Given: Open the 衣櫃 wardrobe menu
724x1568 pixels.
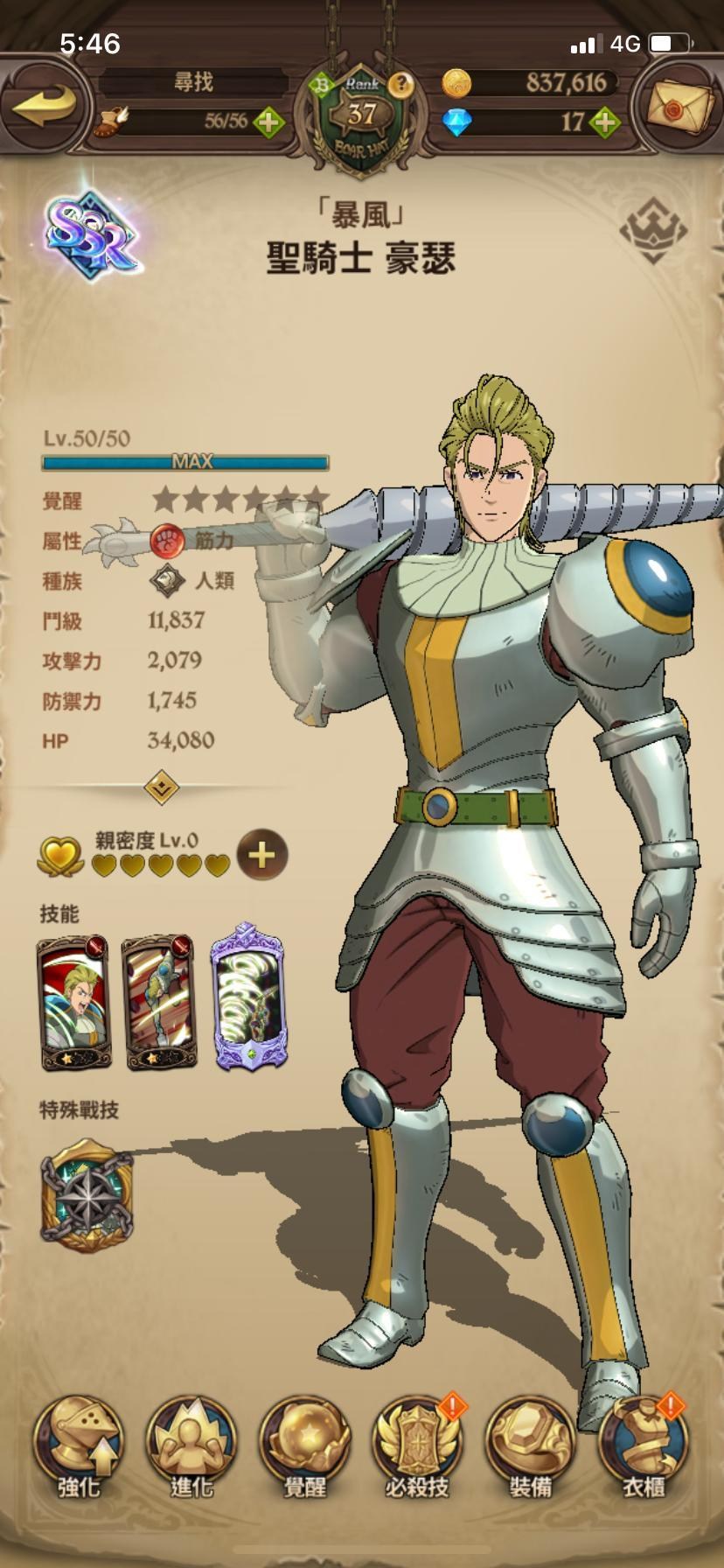Looking at the screenshot, I should [643, 1446].
